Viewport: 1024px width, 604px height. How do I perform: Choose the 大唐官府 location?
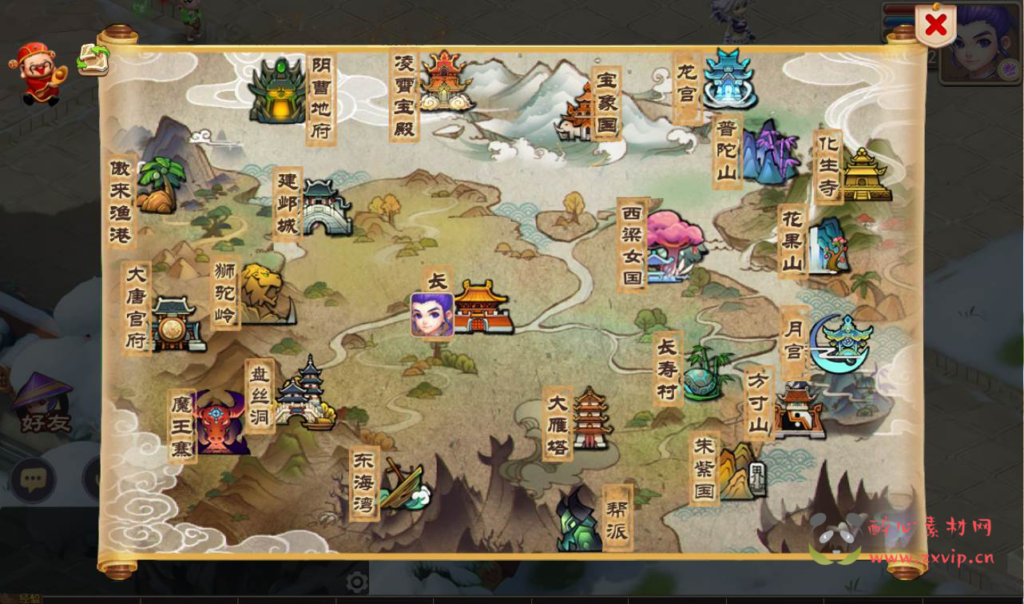[x=176, y=324]
